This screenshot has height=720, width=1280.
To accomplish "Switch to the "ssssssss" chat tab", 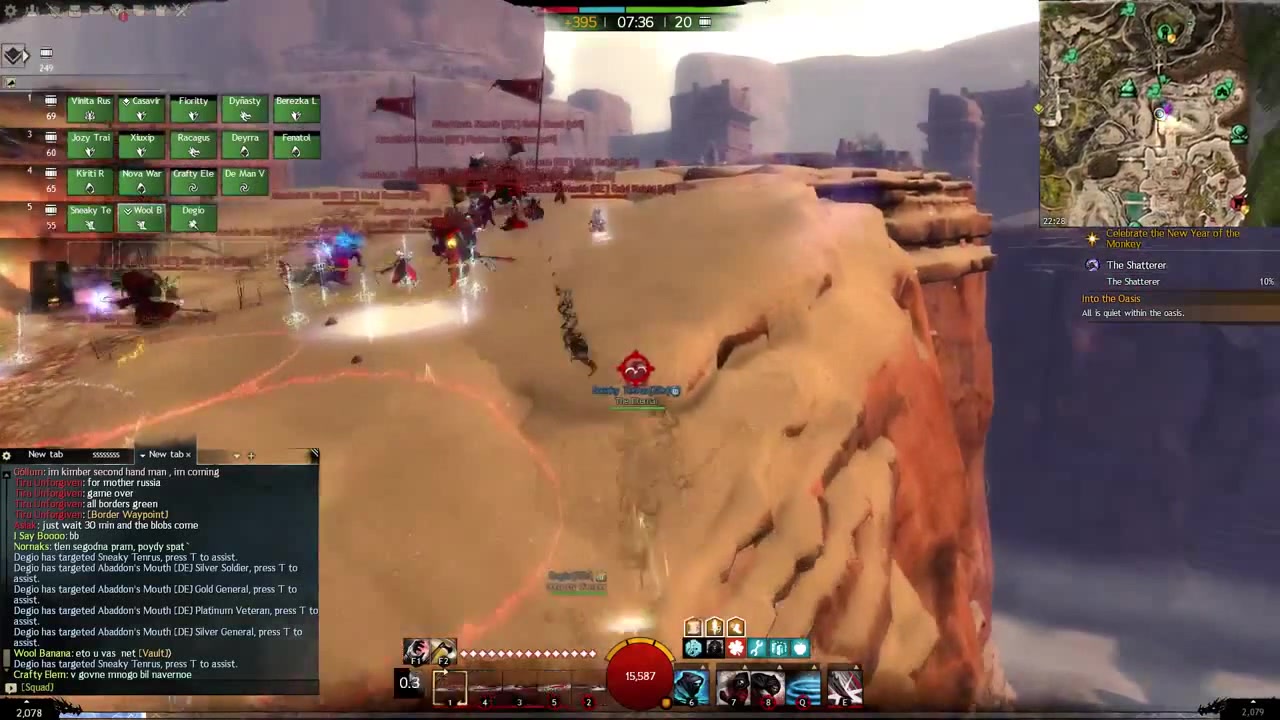I will (x=105, y=455).
